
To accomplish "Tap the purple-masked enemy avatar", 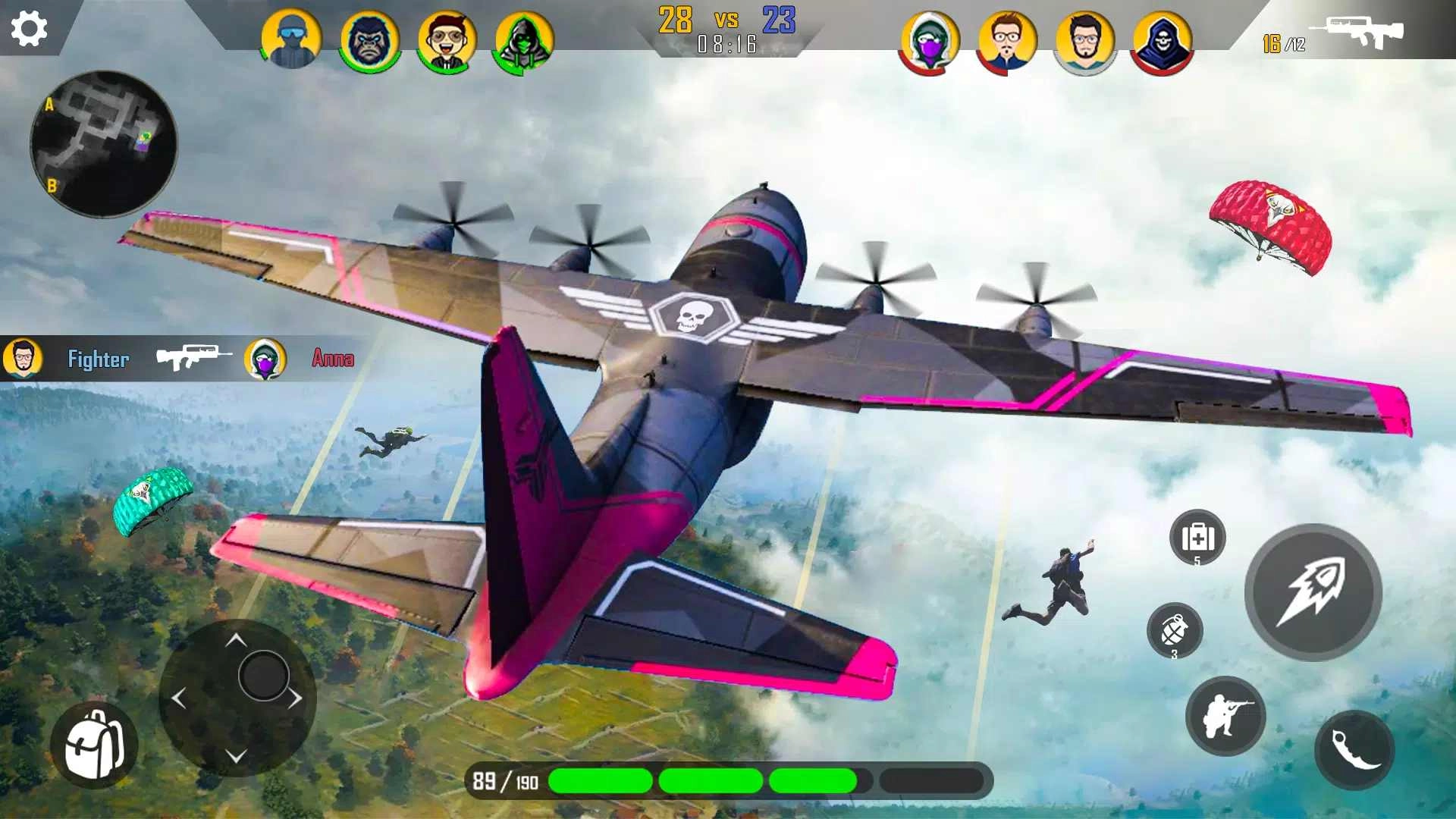I will point(930,42).
